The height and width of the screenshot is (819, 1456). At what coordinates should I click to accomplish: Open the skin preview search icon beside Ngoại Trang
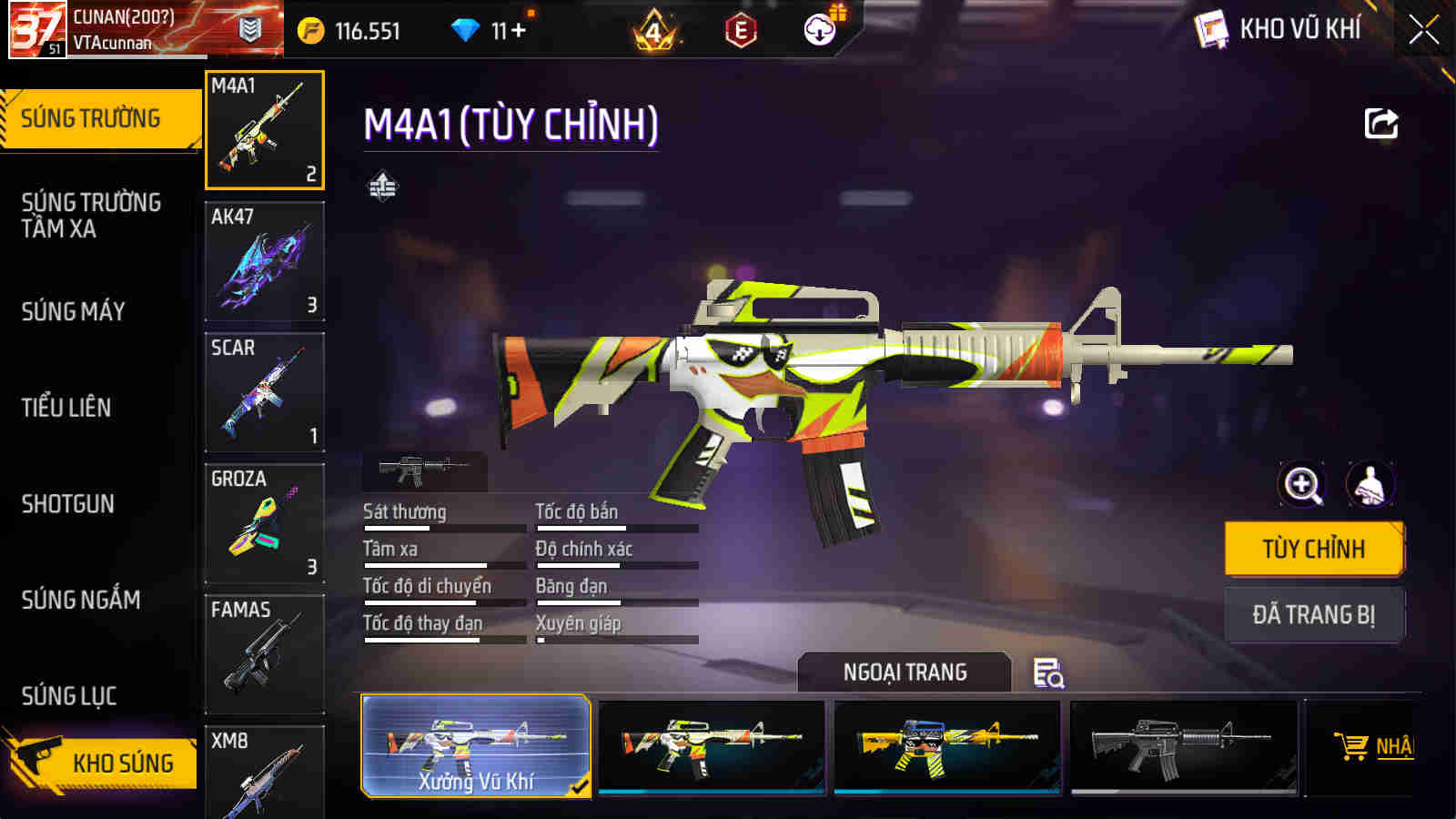(x=1048, y=672)
